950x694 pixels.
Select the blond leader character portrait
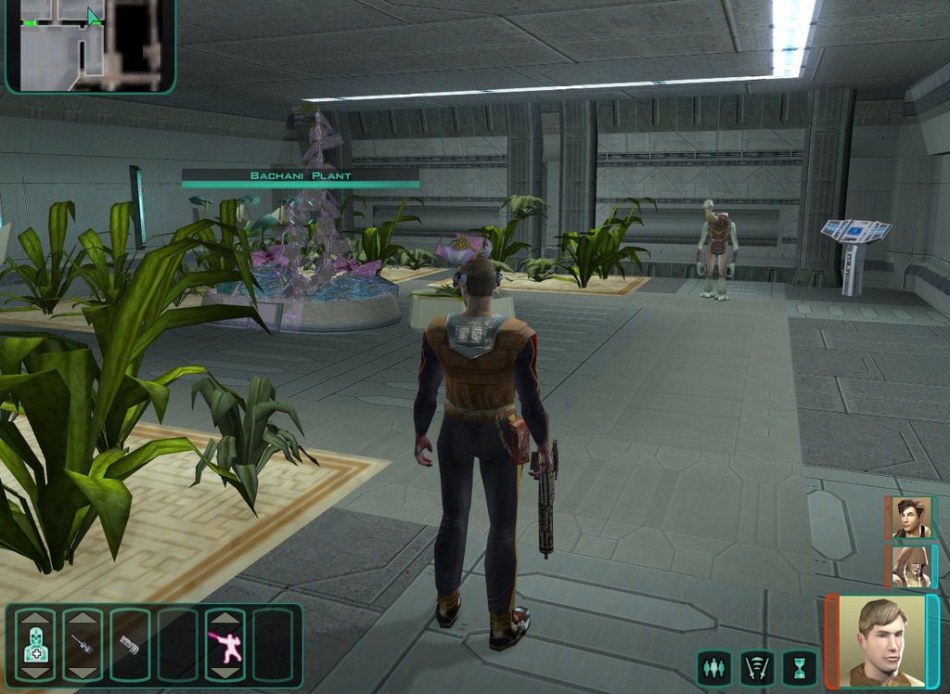pyautogui.click(x=873, y=640)
